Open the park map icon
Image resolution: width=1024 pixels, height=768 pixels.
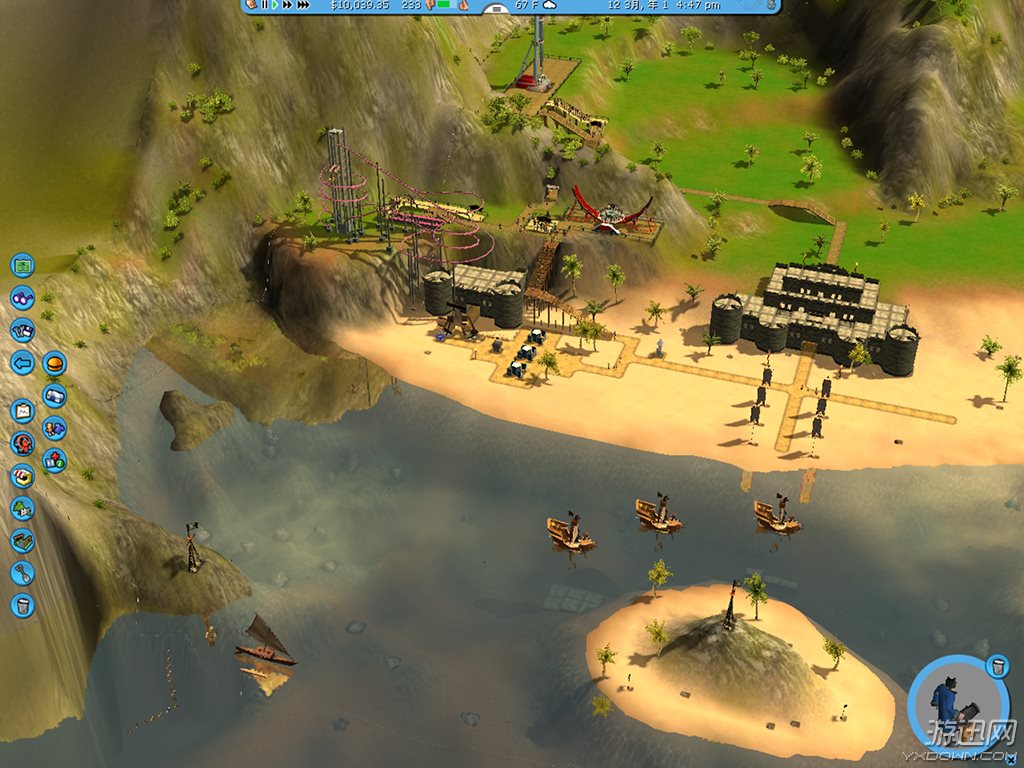(x=22, y=265)
